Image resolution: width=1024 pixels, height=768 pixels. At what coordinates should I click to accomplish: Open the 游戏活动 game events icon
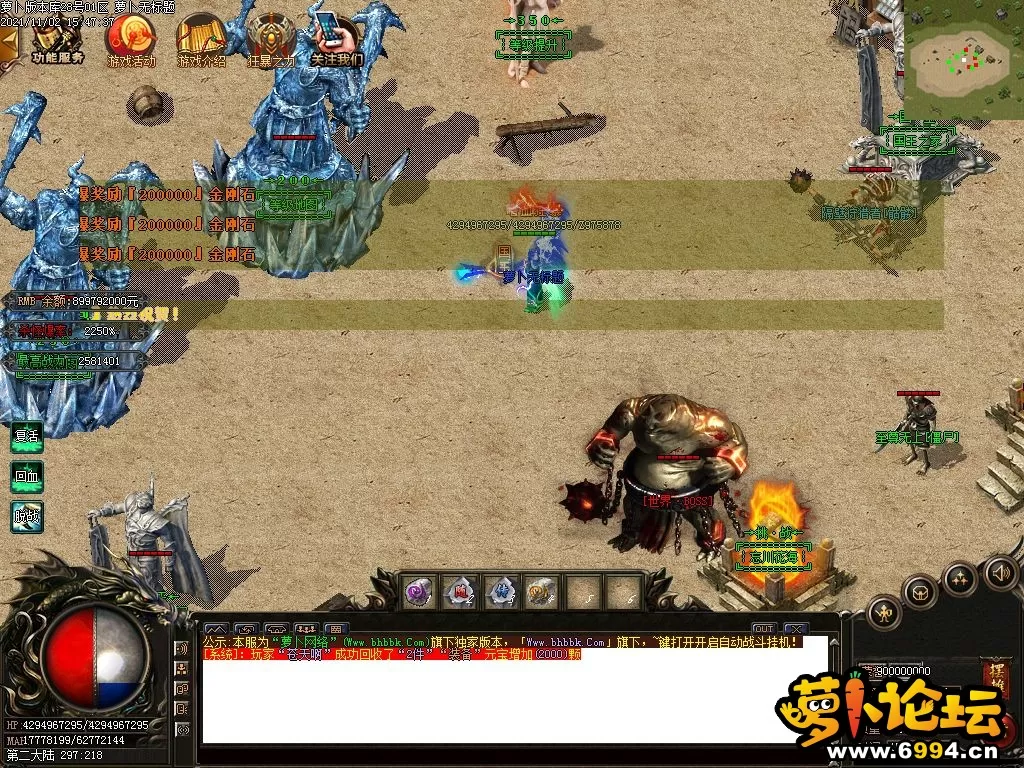coord(131,39)
